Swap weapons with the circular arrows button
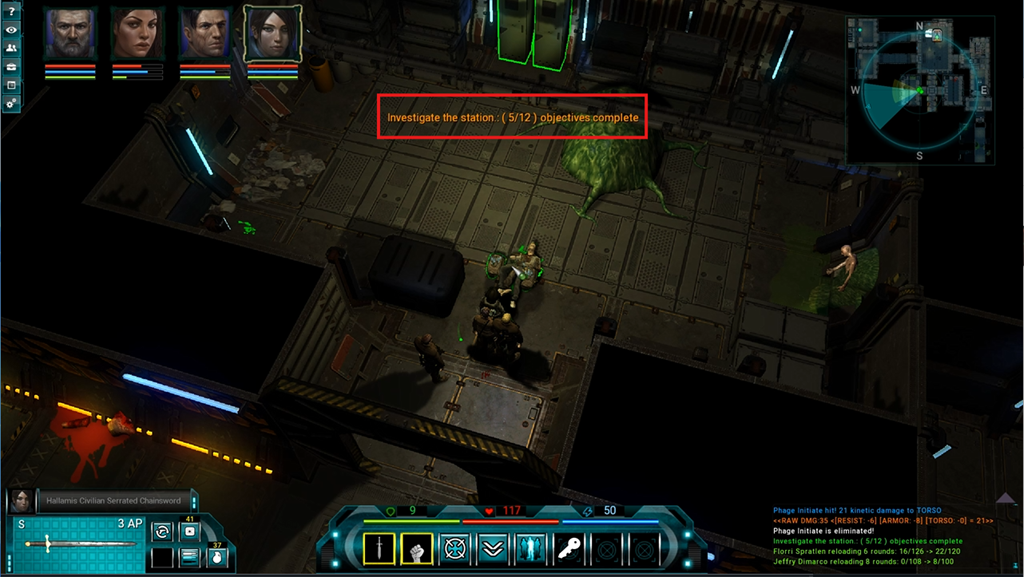This screenshot has width=1024, height=577. 162,532
